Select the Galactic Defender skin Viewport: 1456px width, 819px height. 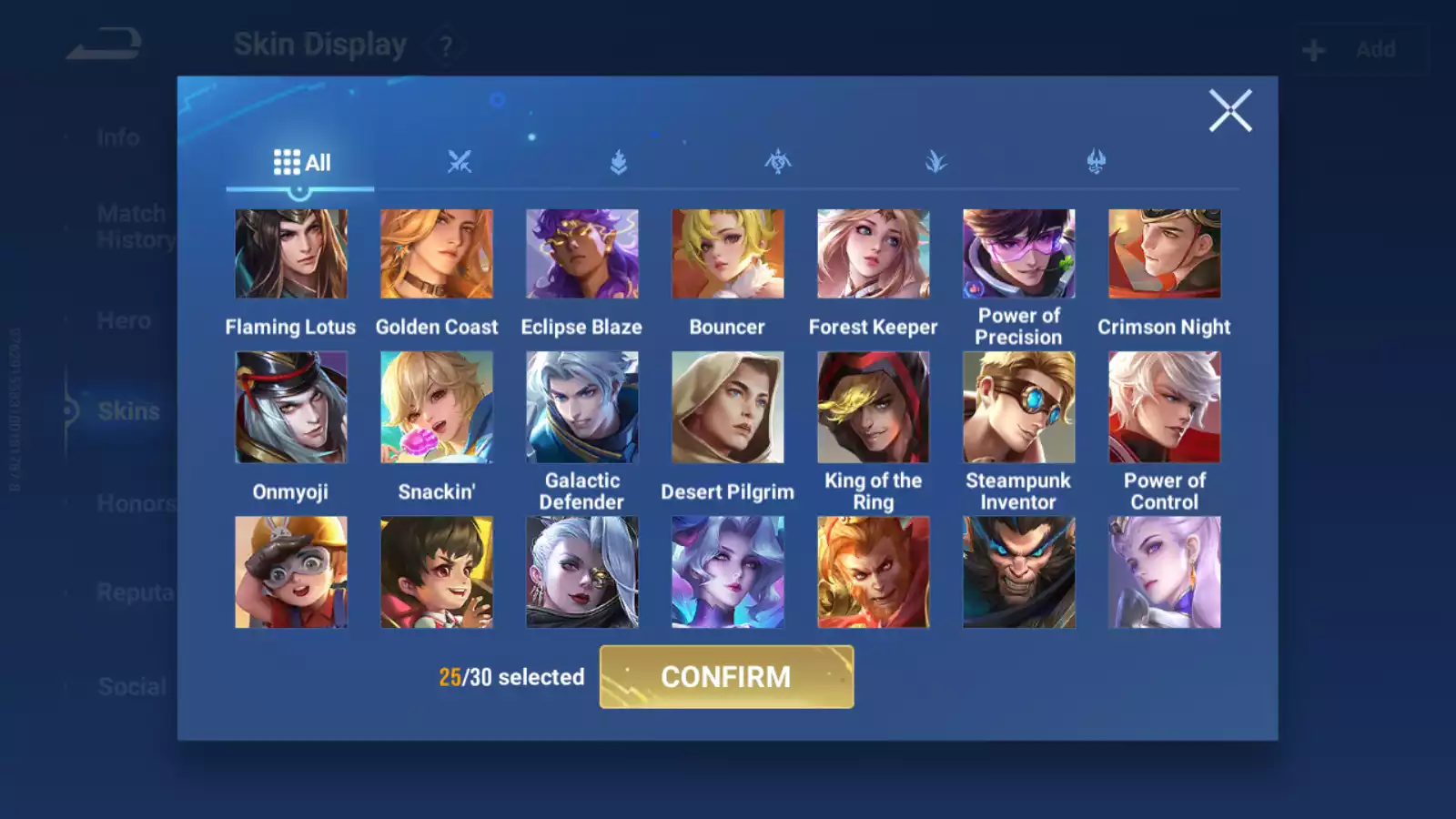click(x=582, y=408)
